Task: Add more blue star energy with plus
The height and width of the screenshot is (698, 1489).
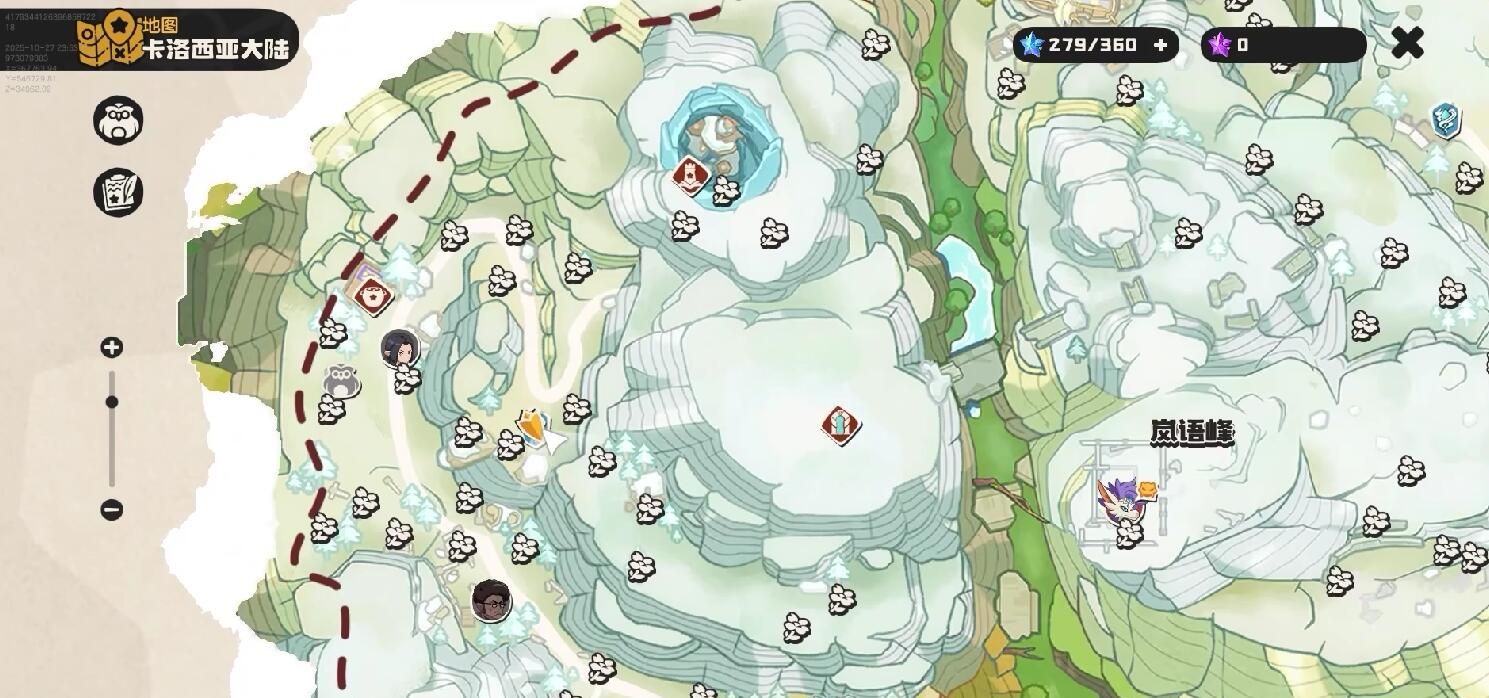Action: 1160,45
